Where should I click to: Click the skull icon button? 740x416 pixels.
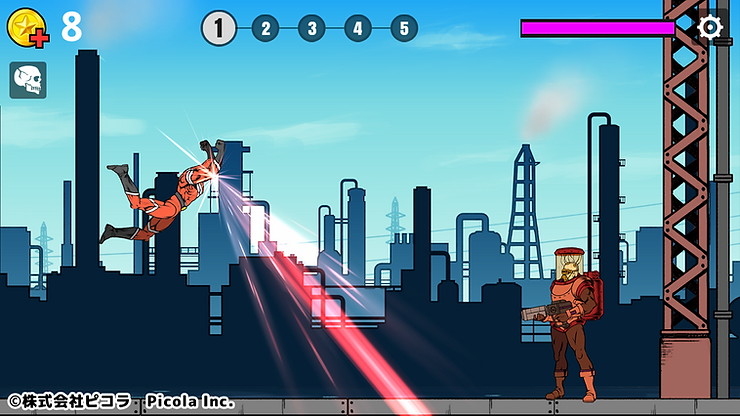click(x=28, y=80)
